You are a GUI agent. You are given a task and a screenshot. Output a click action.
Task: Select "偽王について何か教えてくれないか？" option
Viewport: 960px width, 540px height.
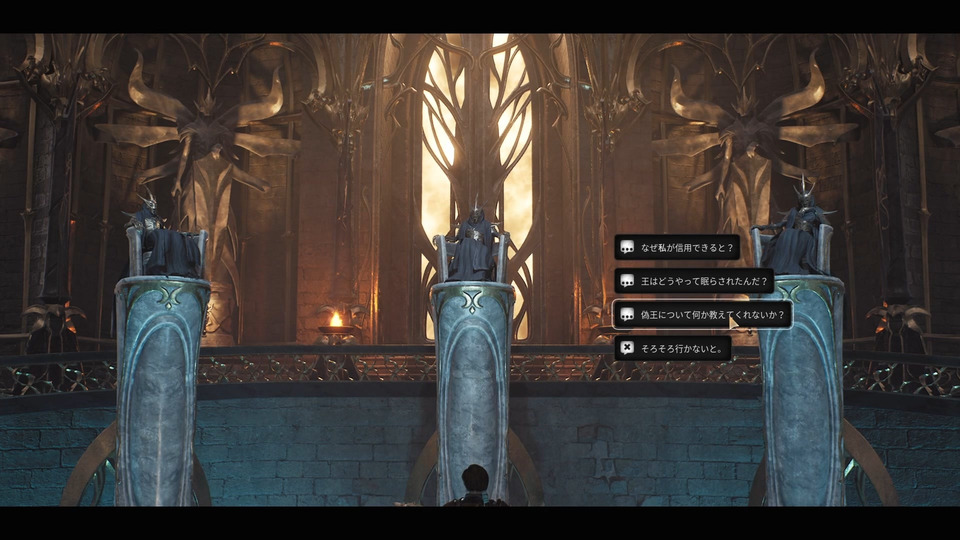point(702,314)
